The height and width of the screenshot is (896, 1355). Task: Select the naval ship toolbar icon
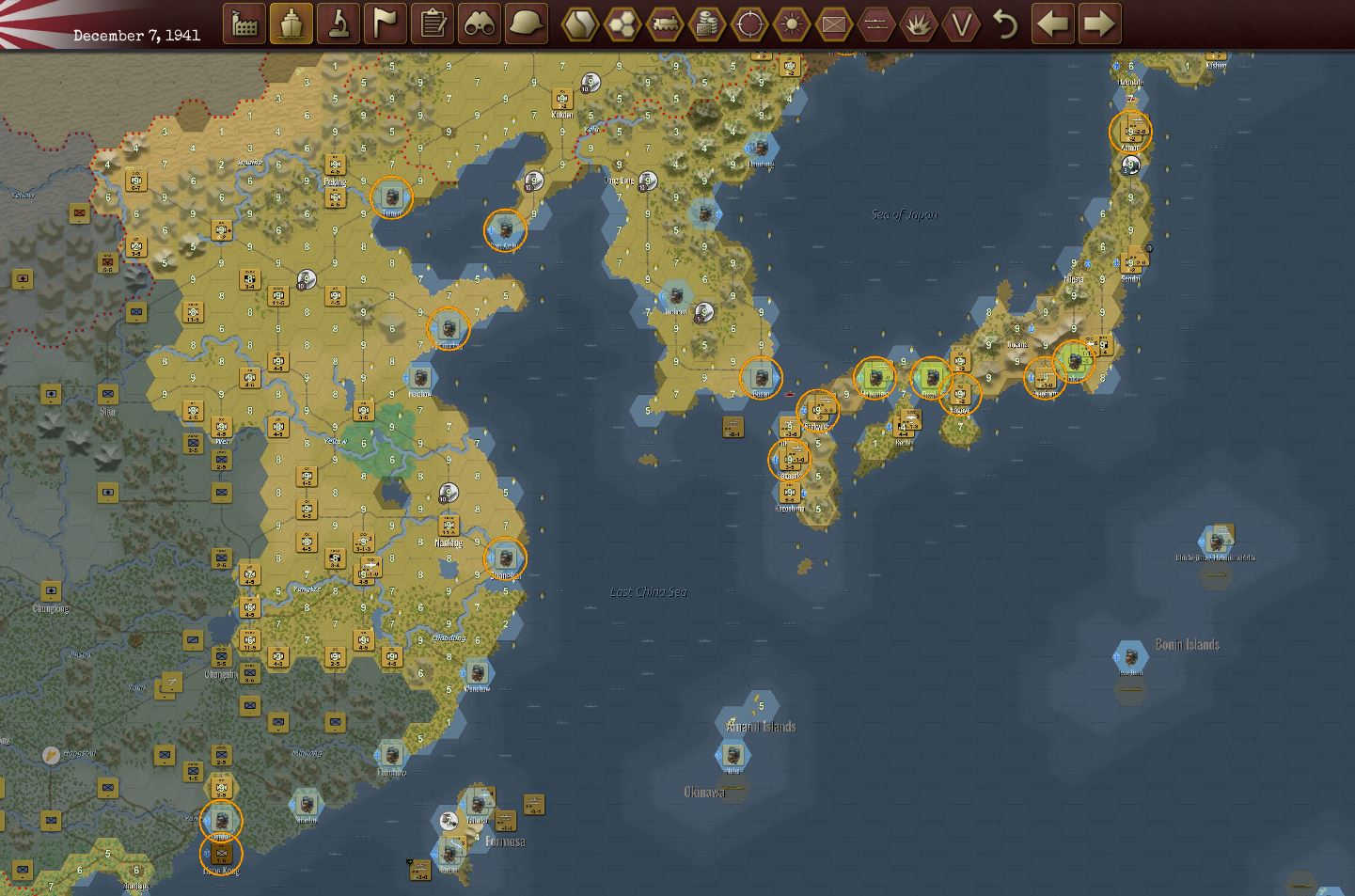click(292, 24)
